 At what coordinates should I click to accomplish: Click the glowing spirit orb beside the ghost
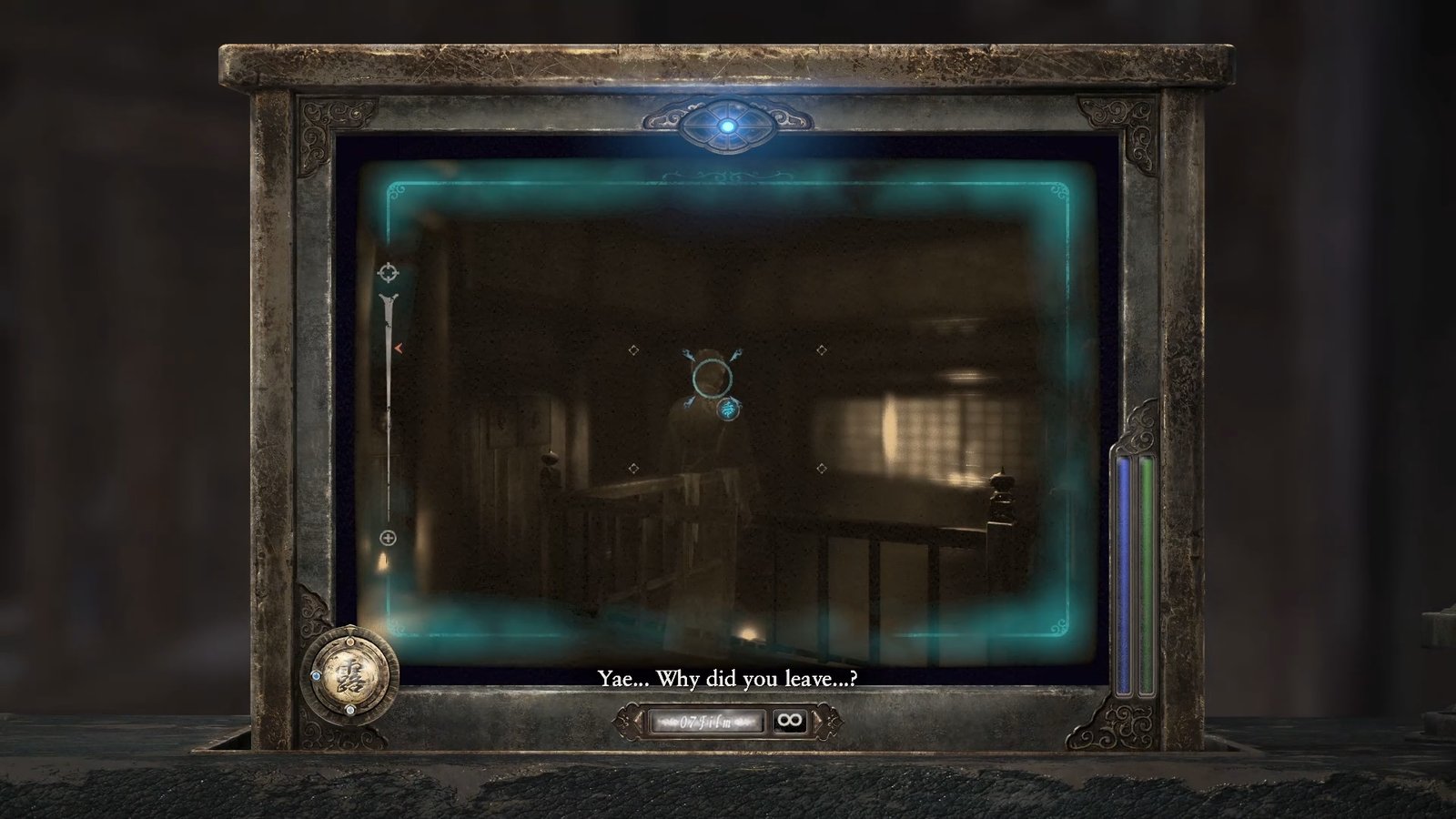tap(728, 411)
